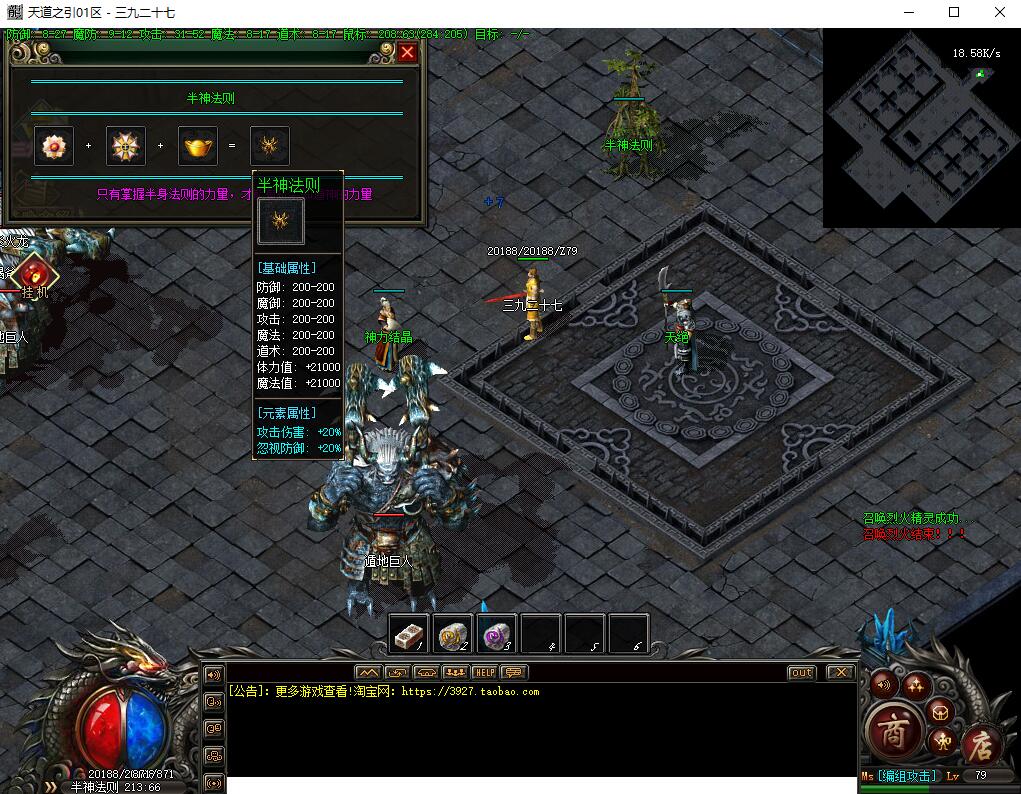Close the chat bar with the X button
This screenshot has width=1021, height=794.
coord(841,673)
